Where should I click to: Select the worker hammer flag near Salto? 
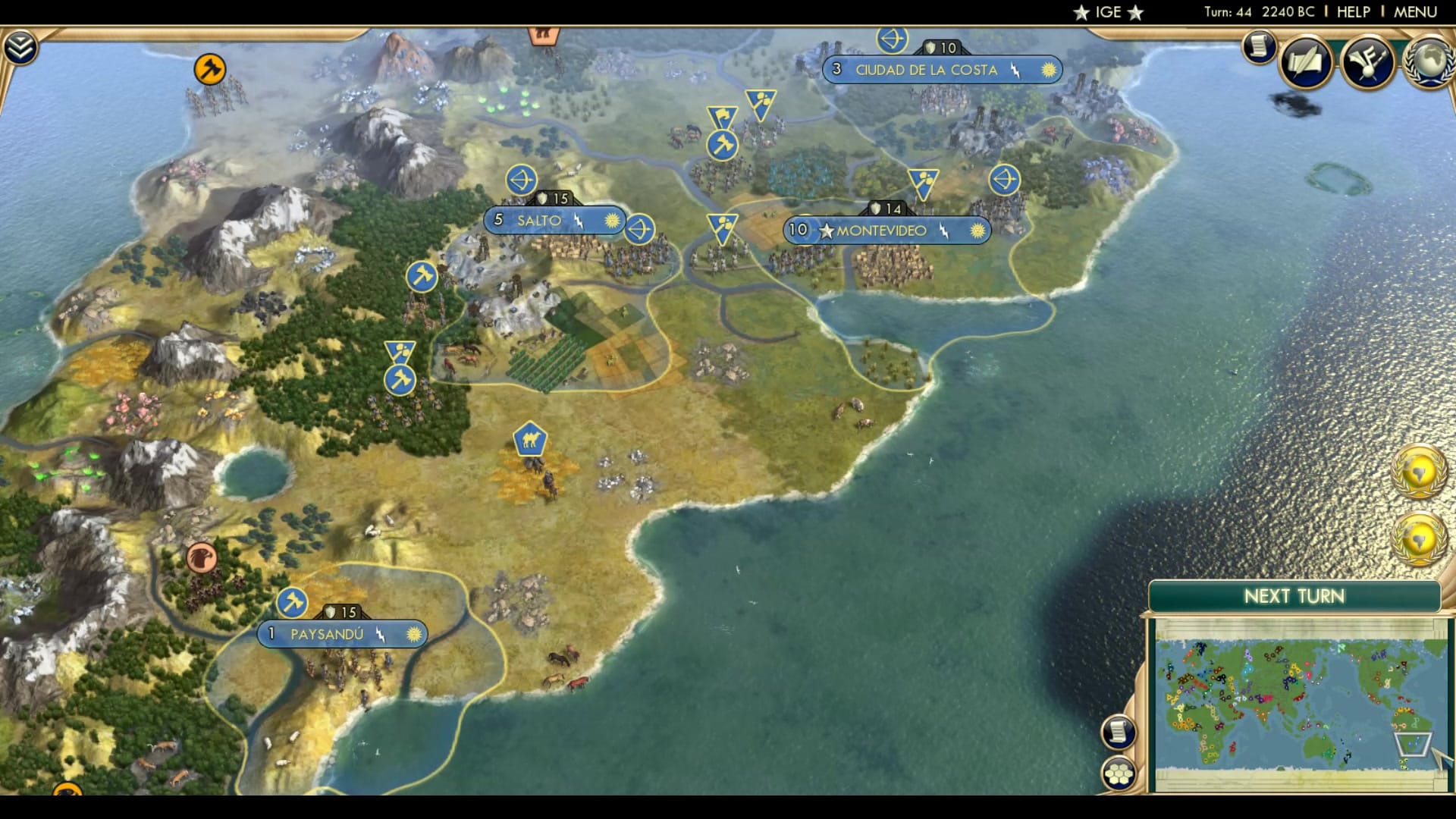(422, 278)
